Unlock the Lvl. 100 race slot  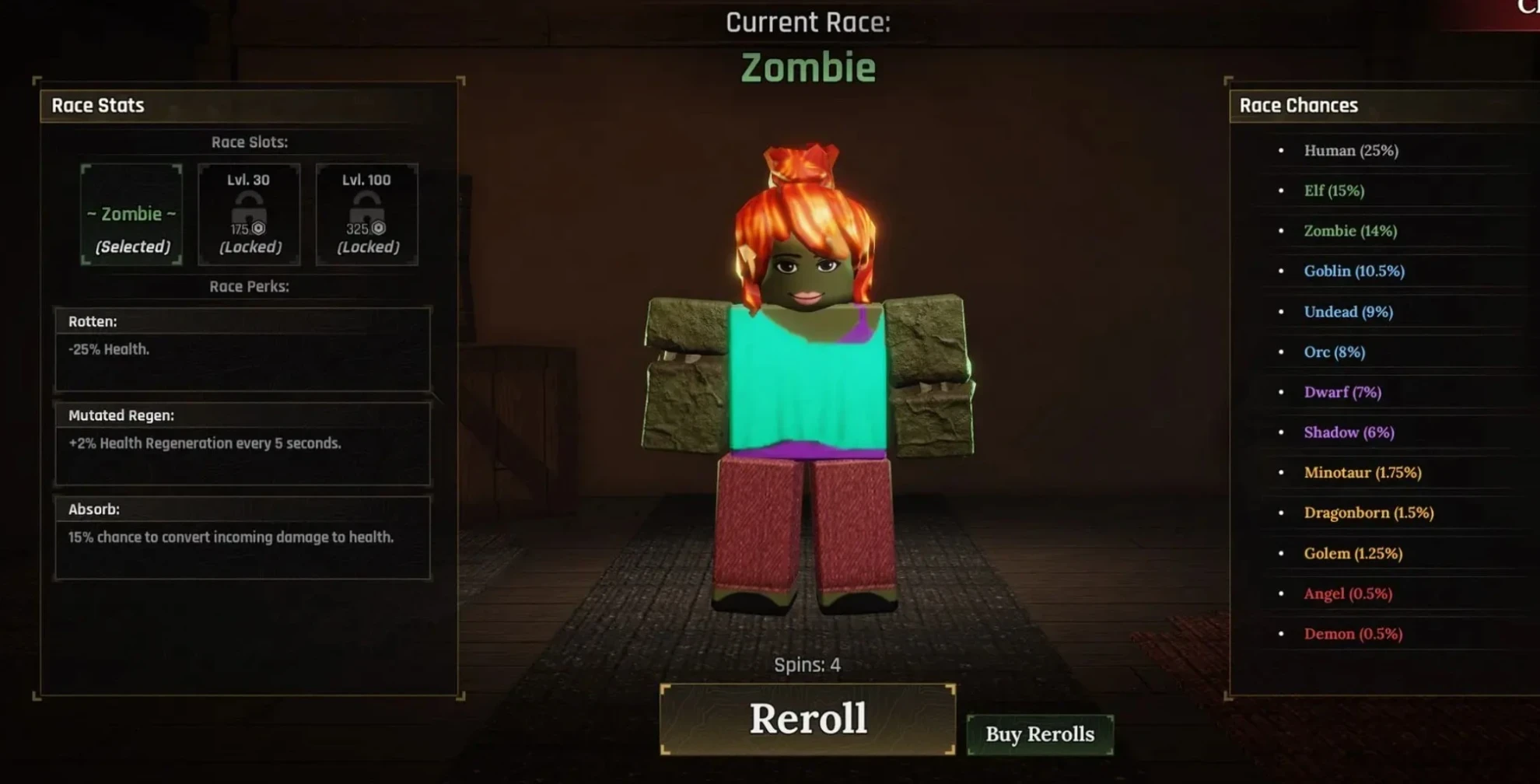pyautogui.click(x=366, y=215)
